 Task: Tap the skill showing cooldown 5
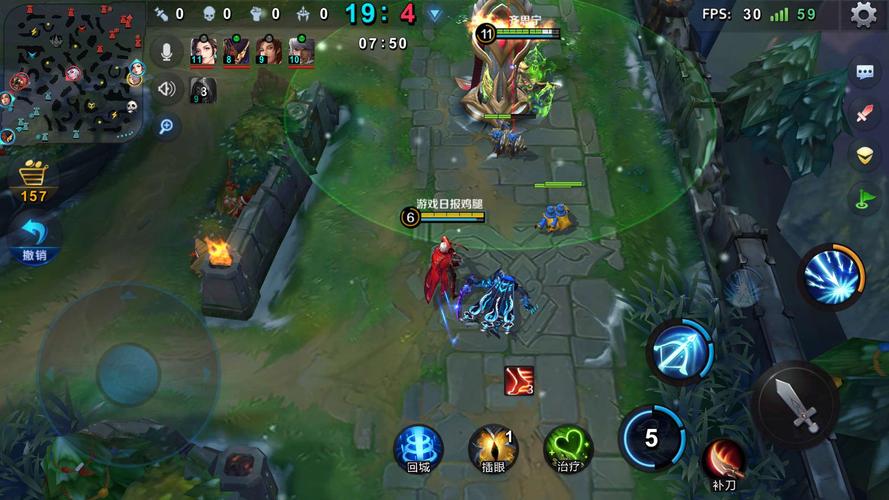651,437
